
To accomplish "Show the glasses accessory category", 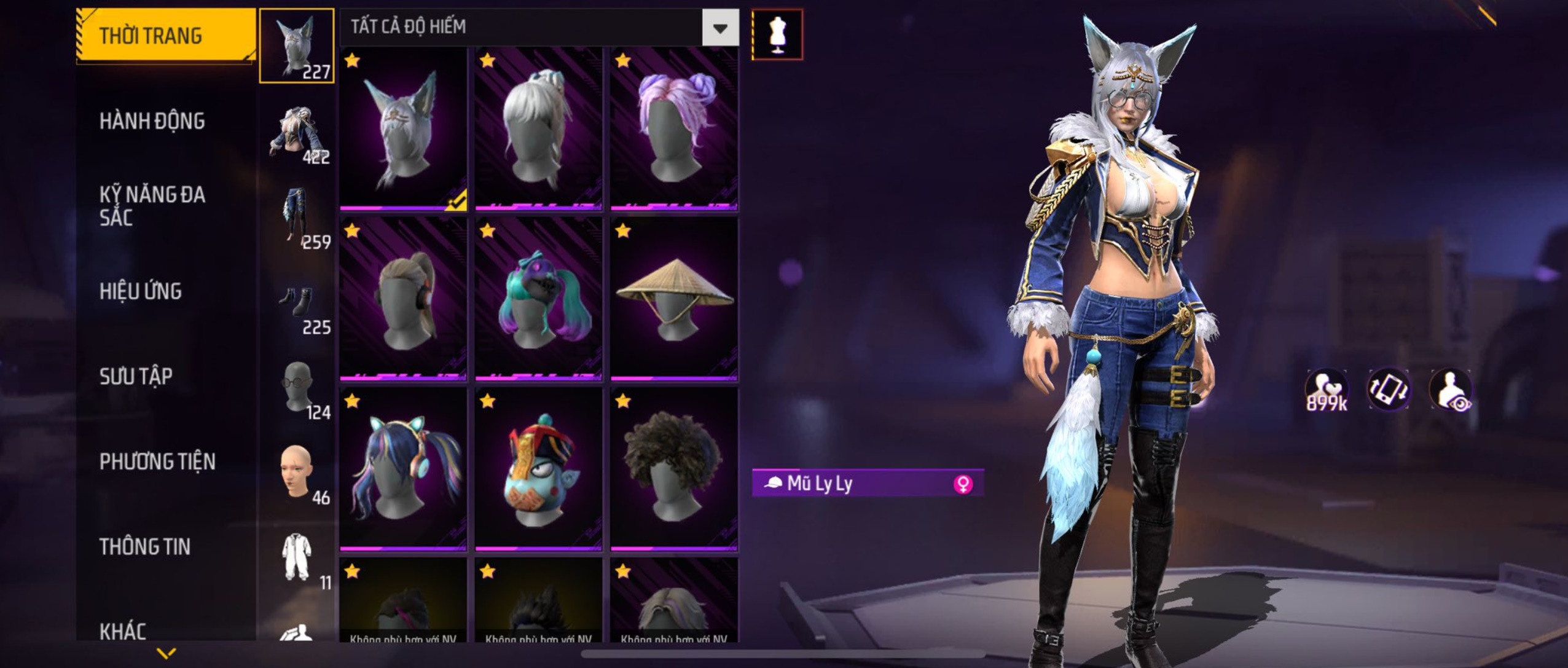I will click(x=297, y=388).
